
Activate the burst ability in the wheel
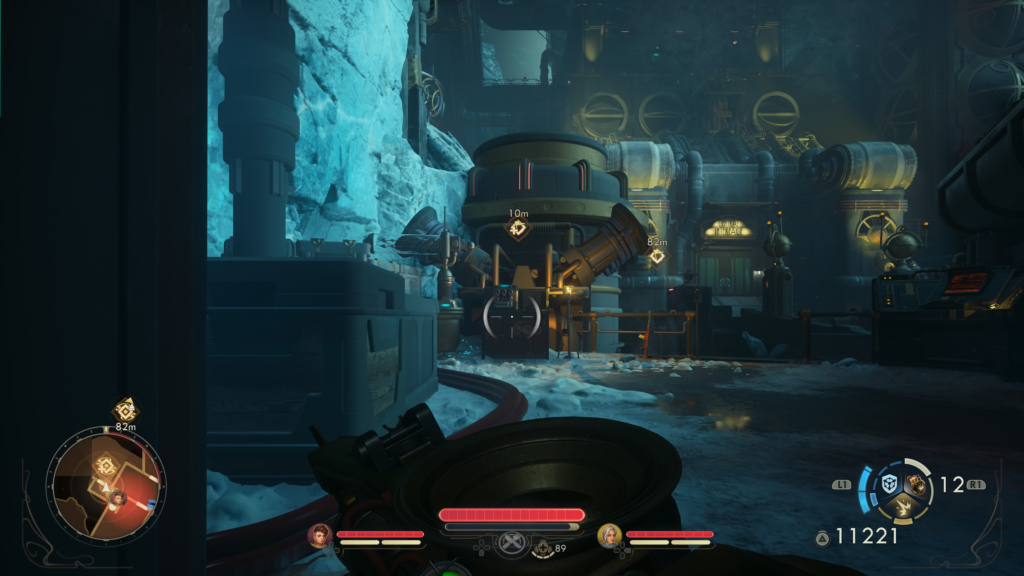click(902, 508)
